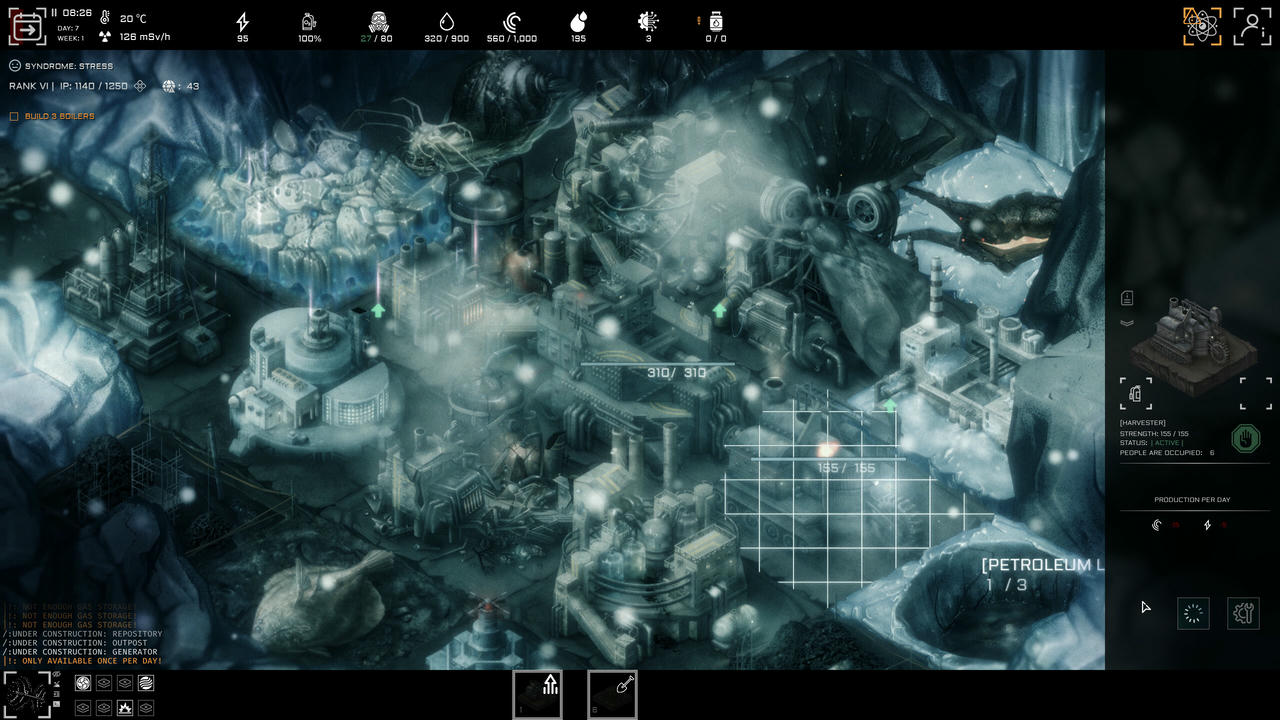Image resolution: width=1280 pixels, height=720 pixels.
Task: Toggle the eye visibility icon beside minimap
Action: click(x=57, y=675)
